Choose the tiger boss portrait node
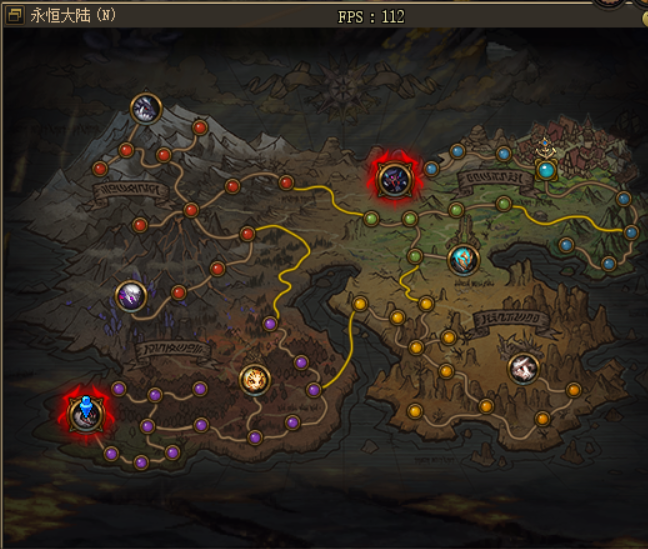Image resolution: width=648 pixels, height=549 pixels. tap(255, 379)
